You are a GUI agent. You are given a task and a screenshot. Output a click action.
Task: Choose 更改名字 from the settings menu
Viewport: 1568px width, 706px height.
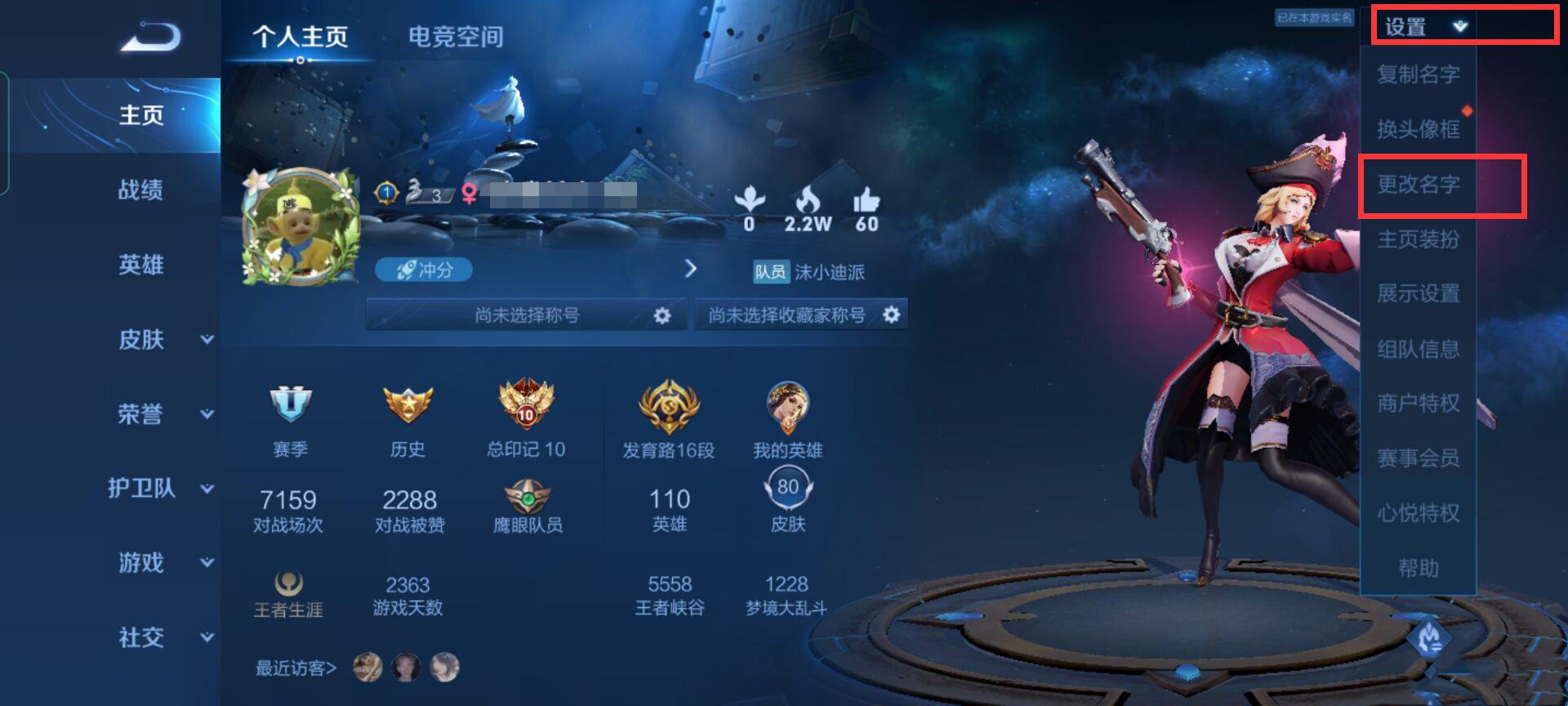coord(1419,185)
